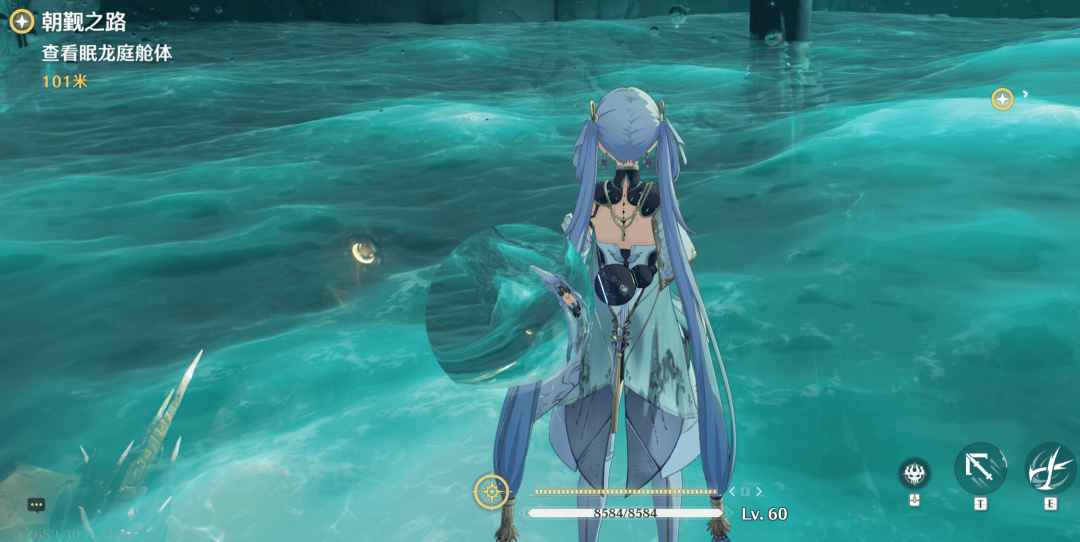The image size is (1080, 542).
Task: Activate the skull target skill icon
Action: (x=914, y=472)
